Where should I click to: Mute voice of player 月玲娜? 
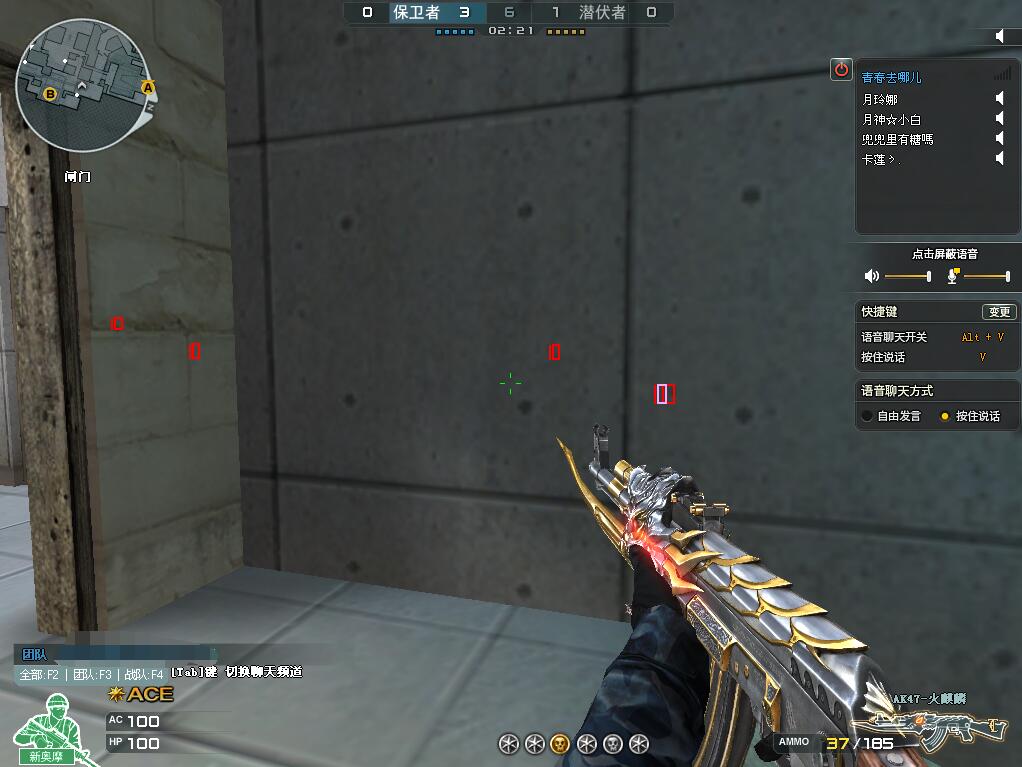click(x=999, y=99)
